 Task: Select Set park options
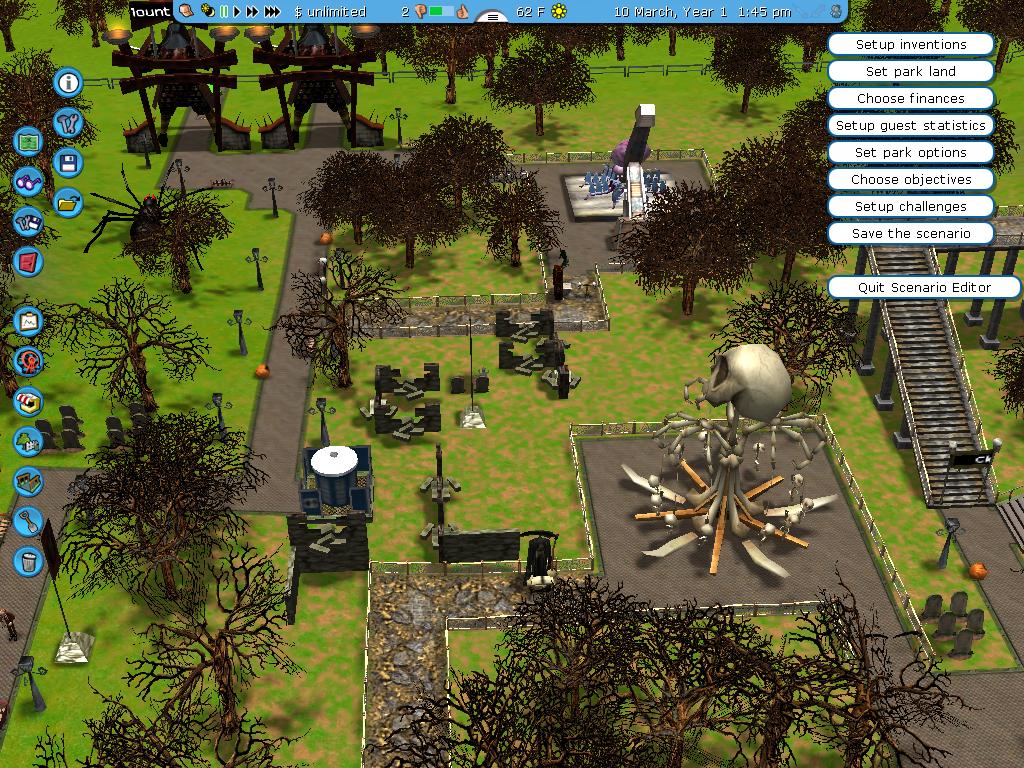(910, 153)
